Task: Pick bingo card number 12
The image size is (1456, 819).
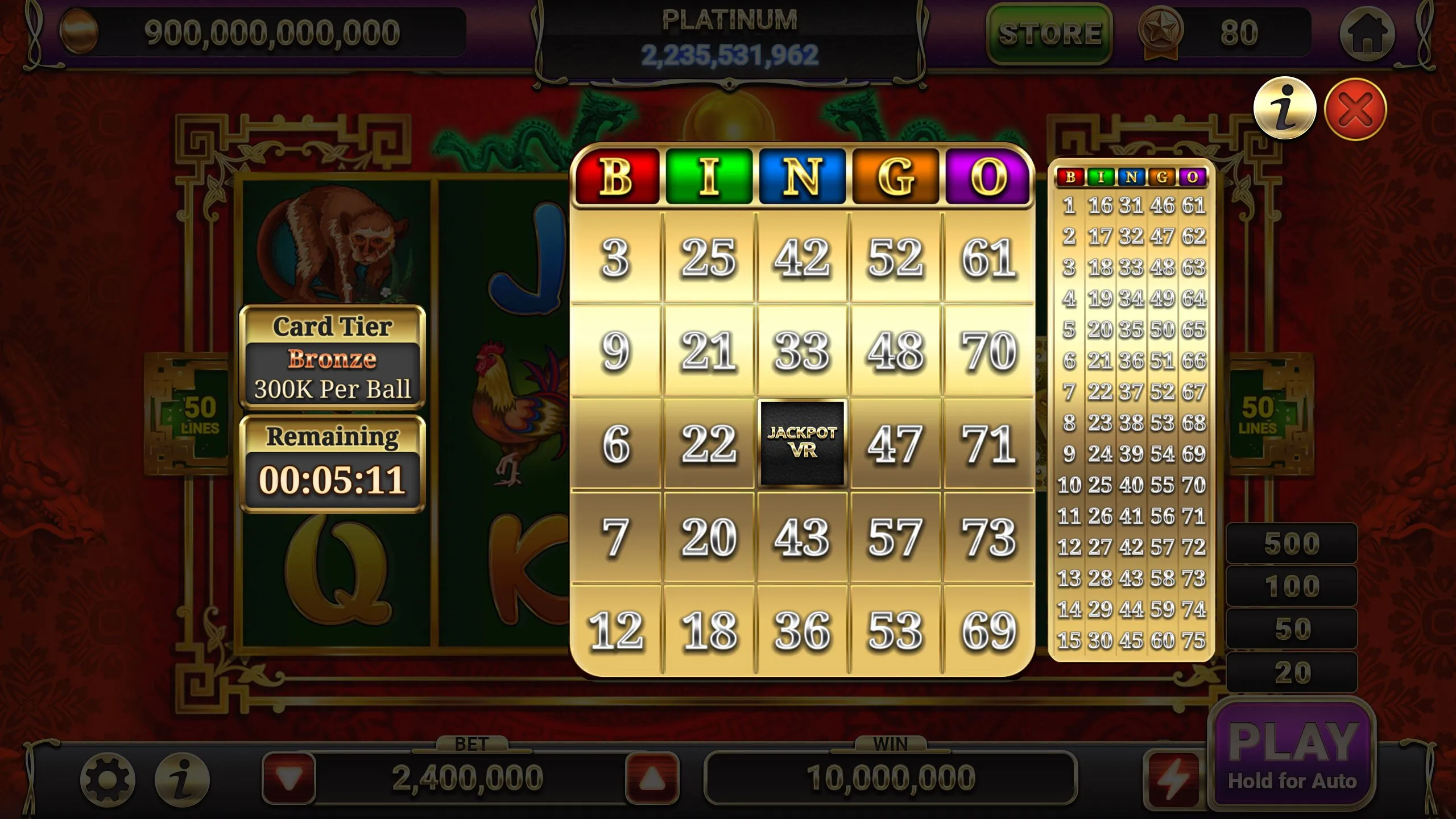Action: (x=616, y=630)
